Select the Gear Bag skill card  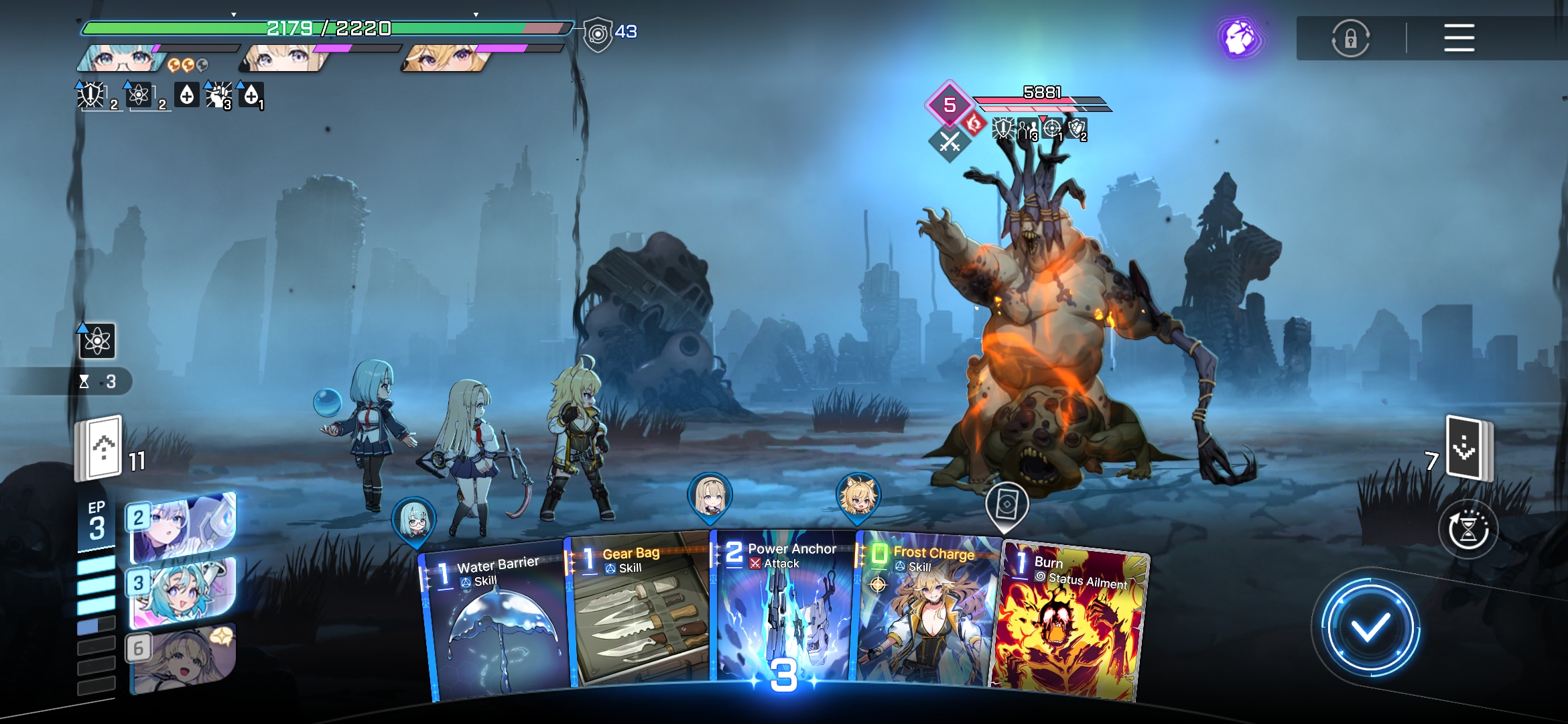pos(638,613)
